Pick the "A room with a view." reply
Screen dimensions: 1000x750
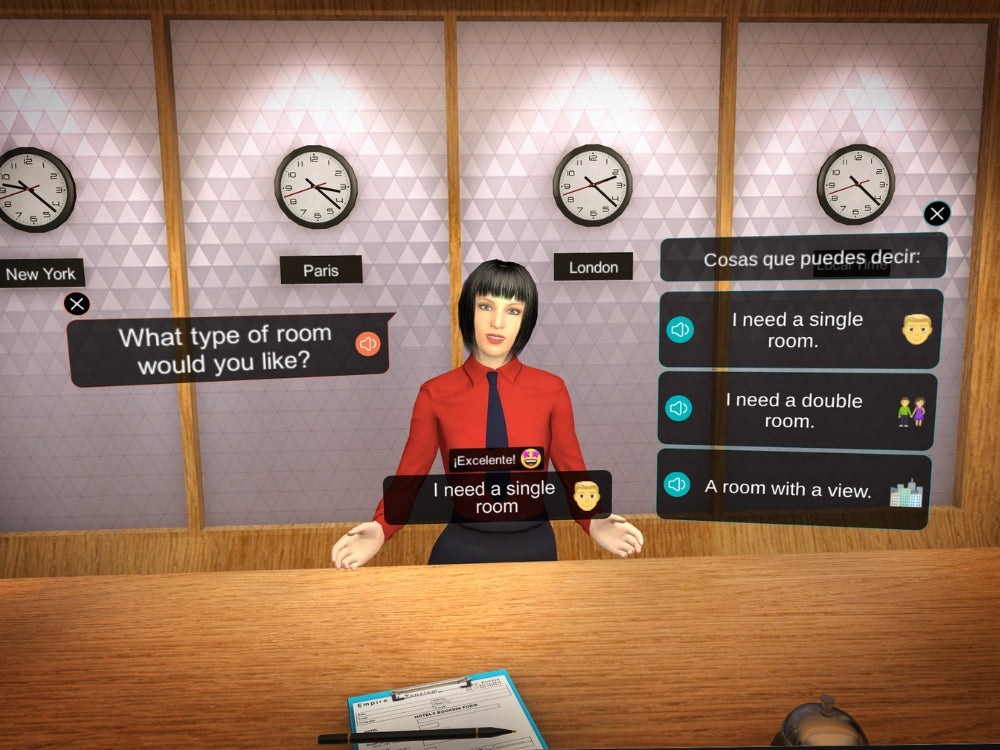(788, 489)
